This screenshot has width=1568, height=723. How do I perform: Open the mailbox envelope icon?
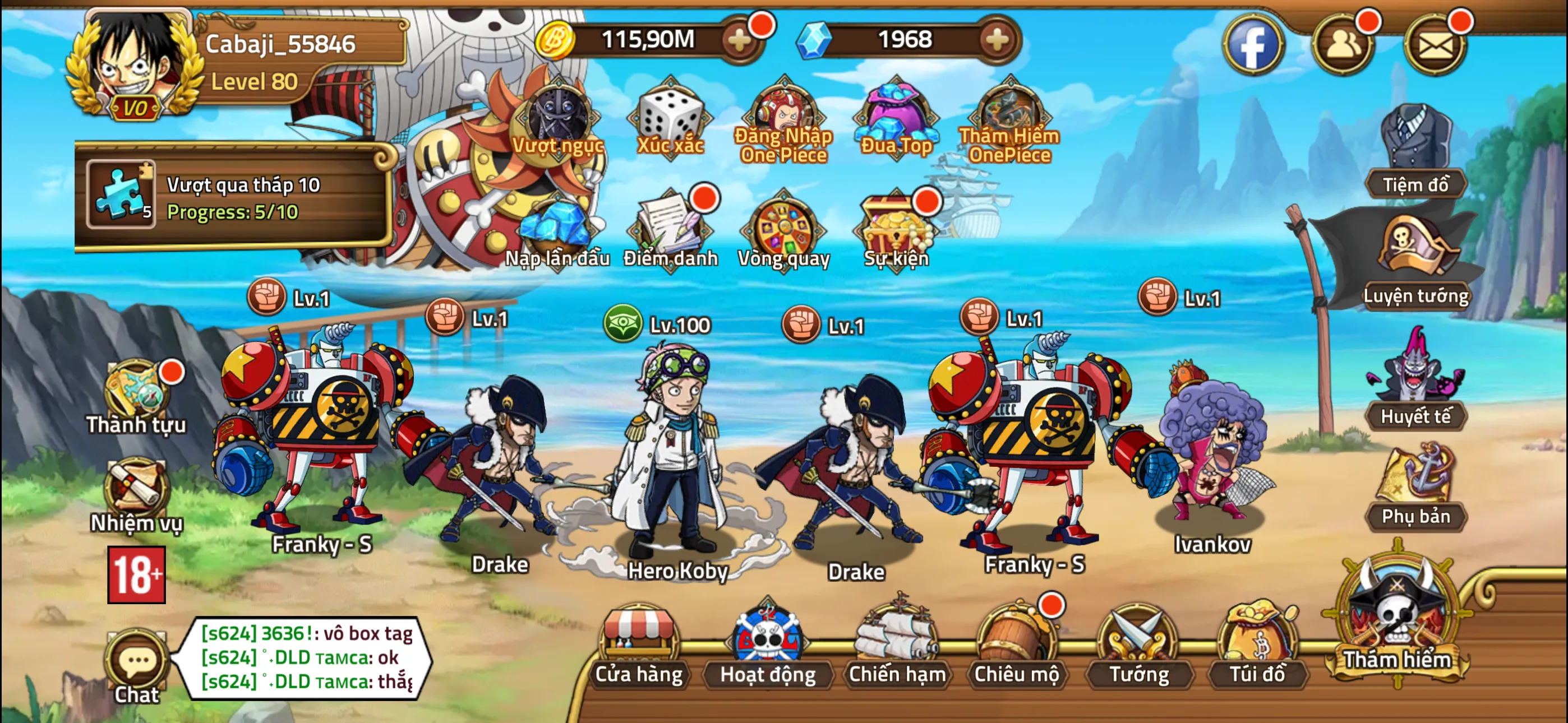pyautogui.click(x=1435, y=44)
